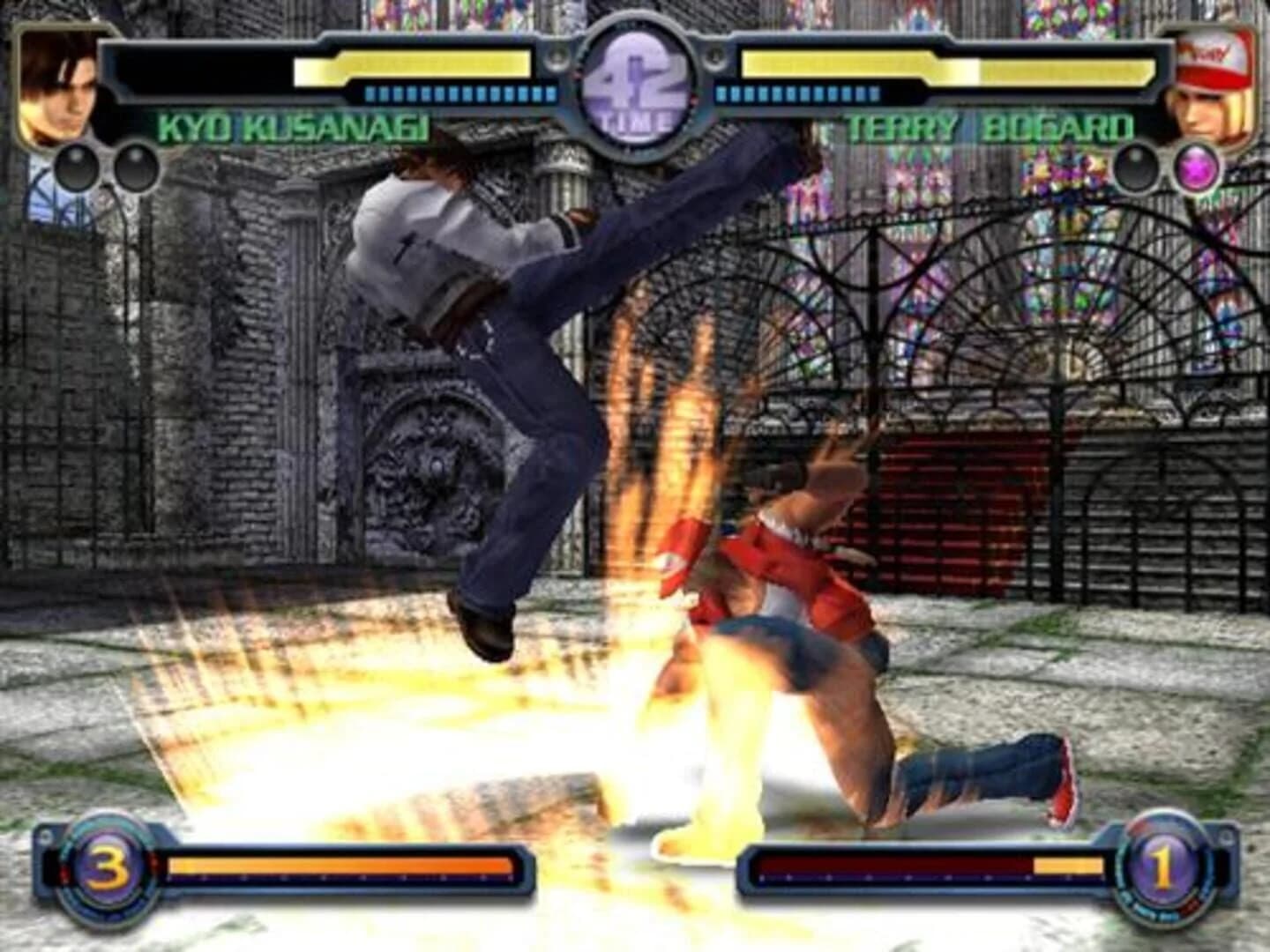Click the leftmost dark orb under Kyo's portrait
Viewport: 1270px width, 952px height.
click(75, 164)
